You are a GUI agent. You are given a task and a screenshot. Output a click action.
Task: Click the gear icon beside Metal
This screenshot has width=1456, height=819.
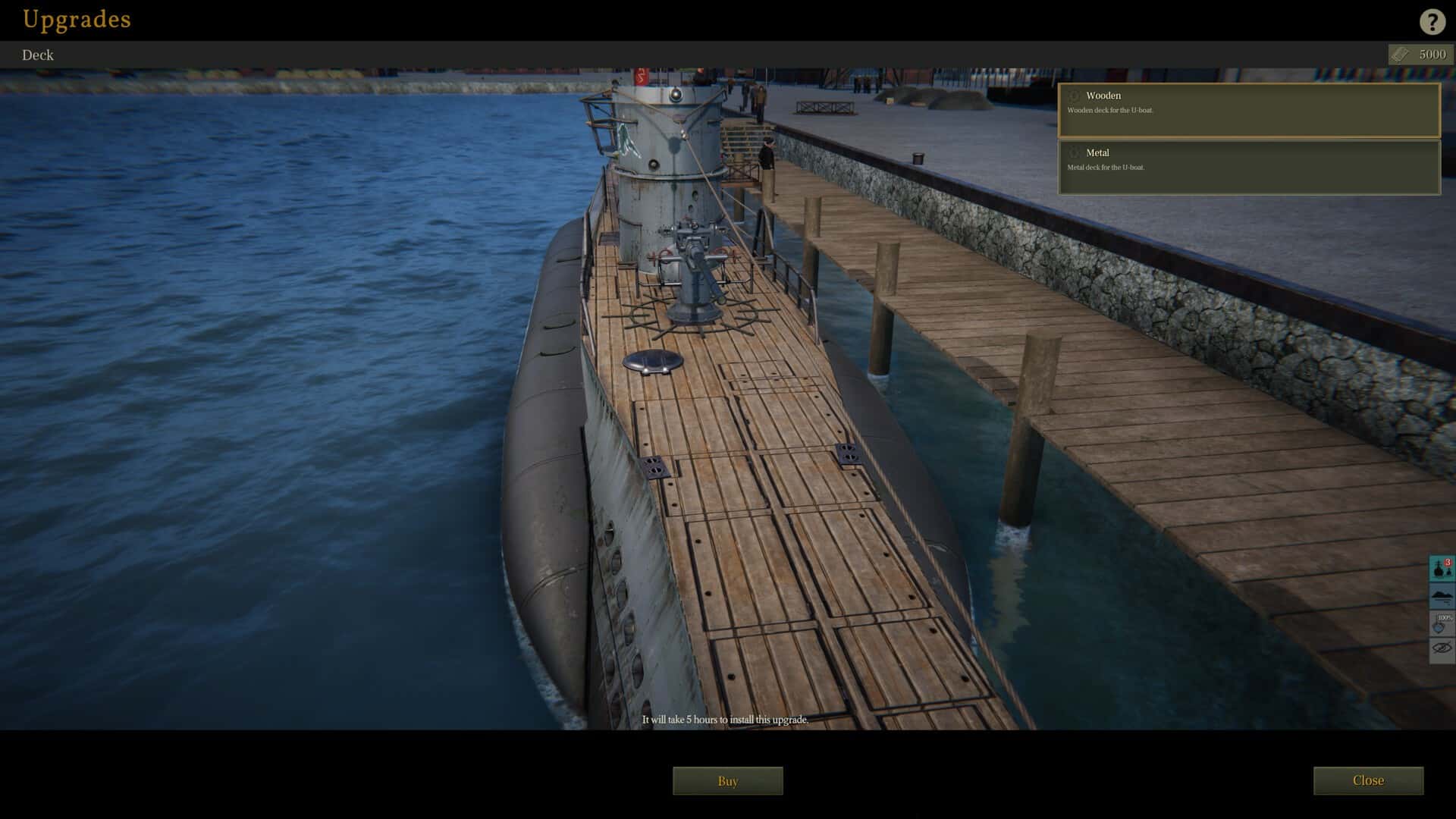pyautogui.click(x=1074, y=153)
